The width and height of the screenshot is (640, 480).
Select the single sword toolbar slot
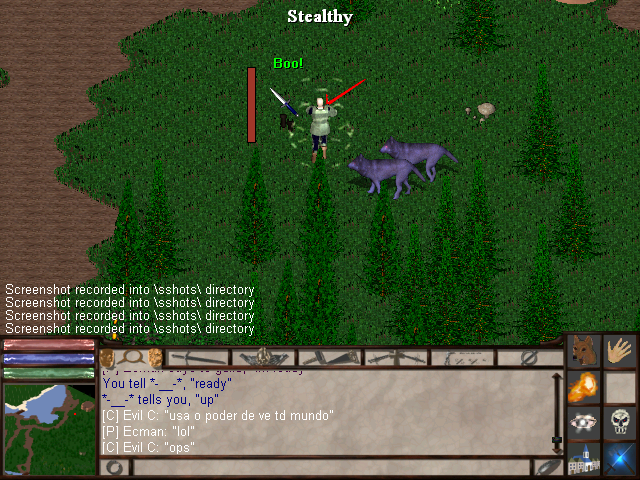coord(198,357)
